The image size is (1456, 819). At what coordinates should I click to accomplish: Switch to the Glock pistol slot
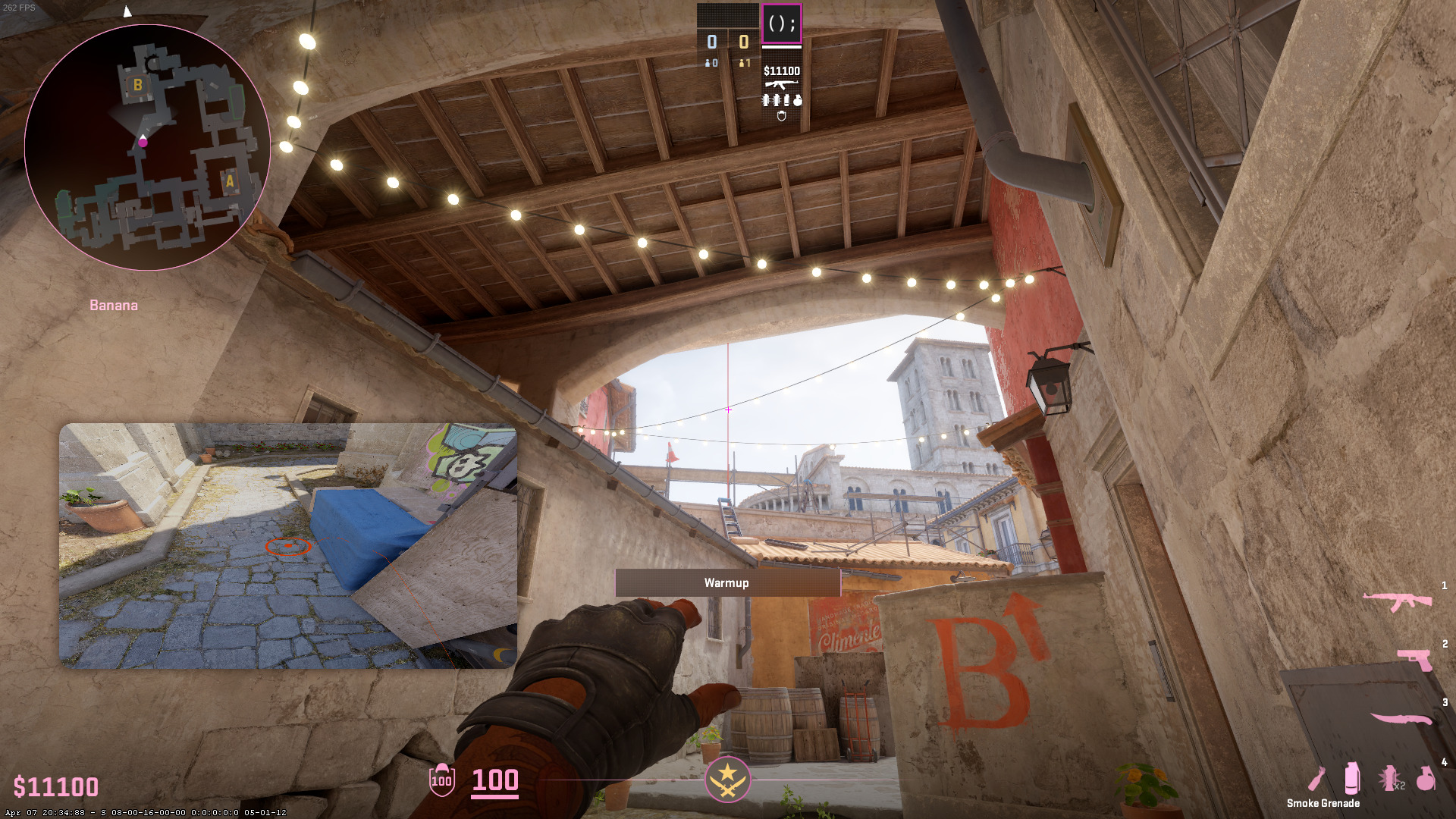[1415, 658]
